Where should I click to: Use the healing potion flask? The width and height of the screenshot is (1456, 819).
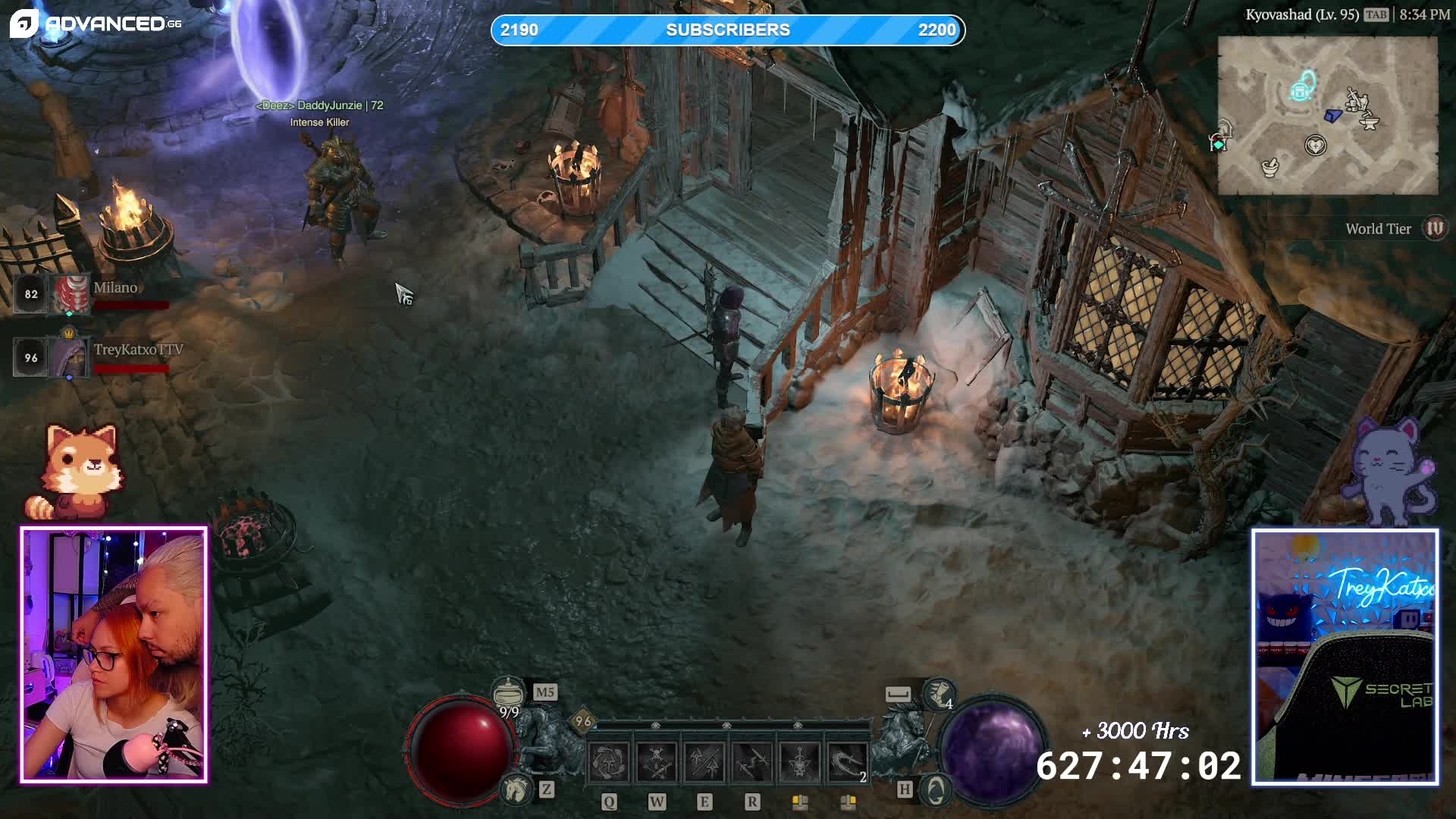pos(508,692)
